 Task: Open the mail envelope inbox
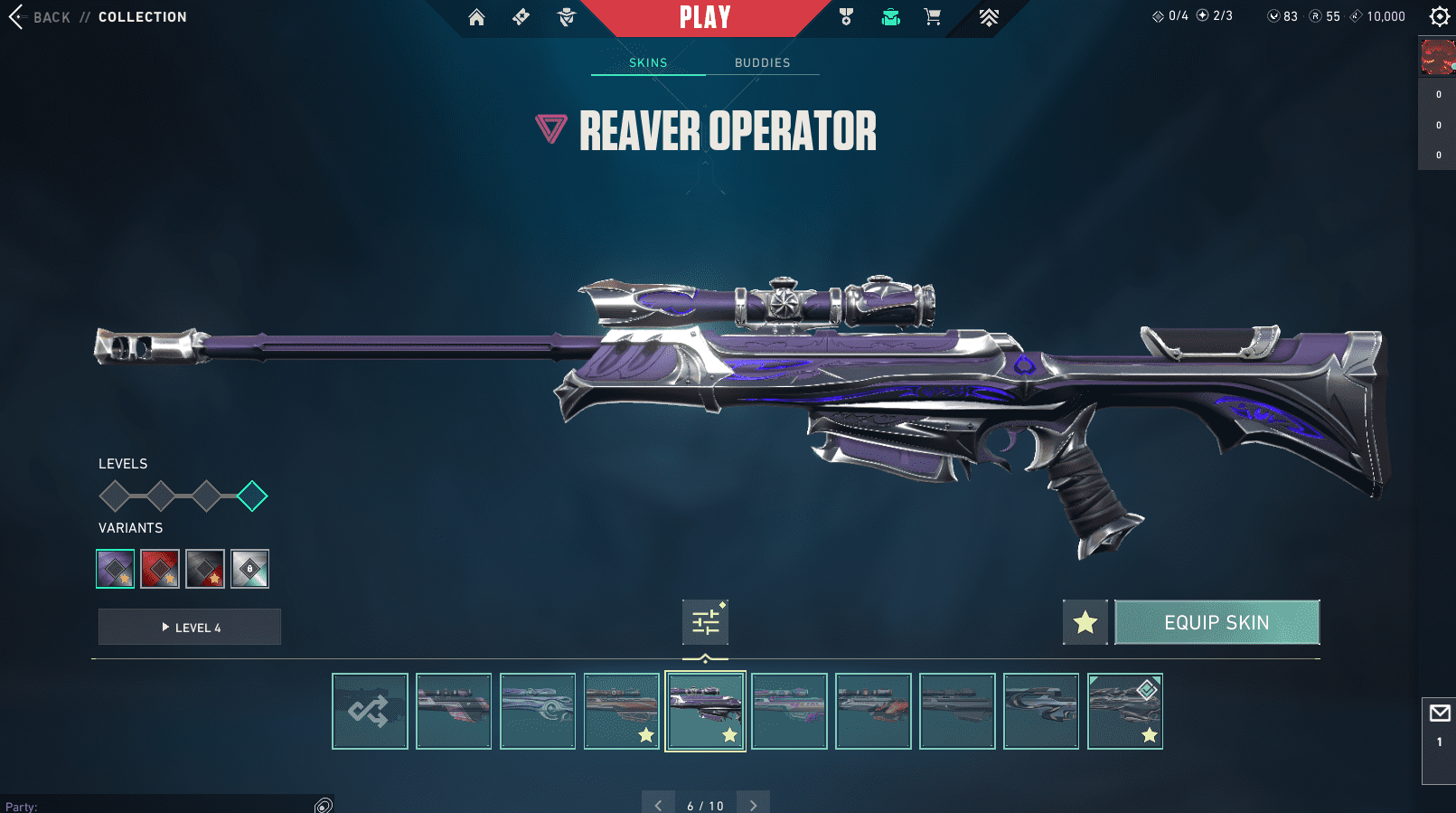point(1439,714)
